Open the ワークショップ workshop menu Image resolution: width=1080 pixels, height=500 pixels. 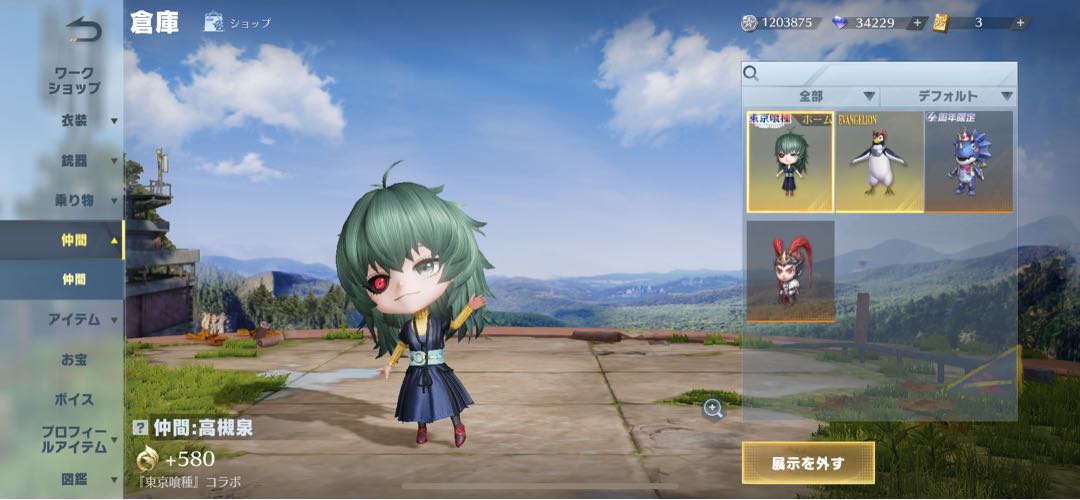coord(73,80)
